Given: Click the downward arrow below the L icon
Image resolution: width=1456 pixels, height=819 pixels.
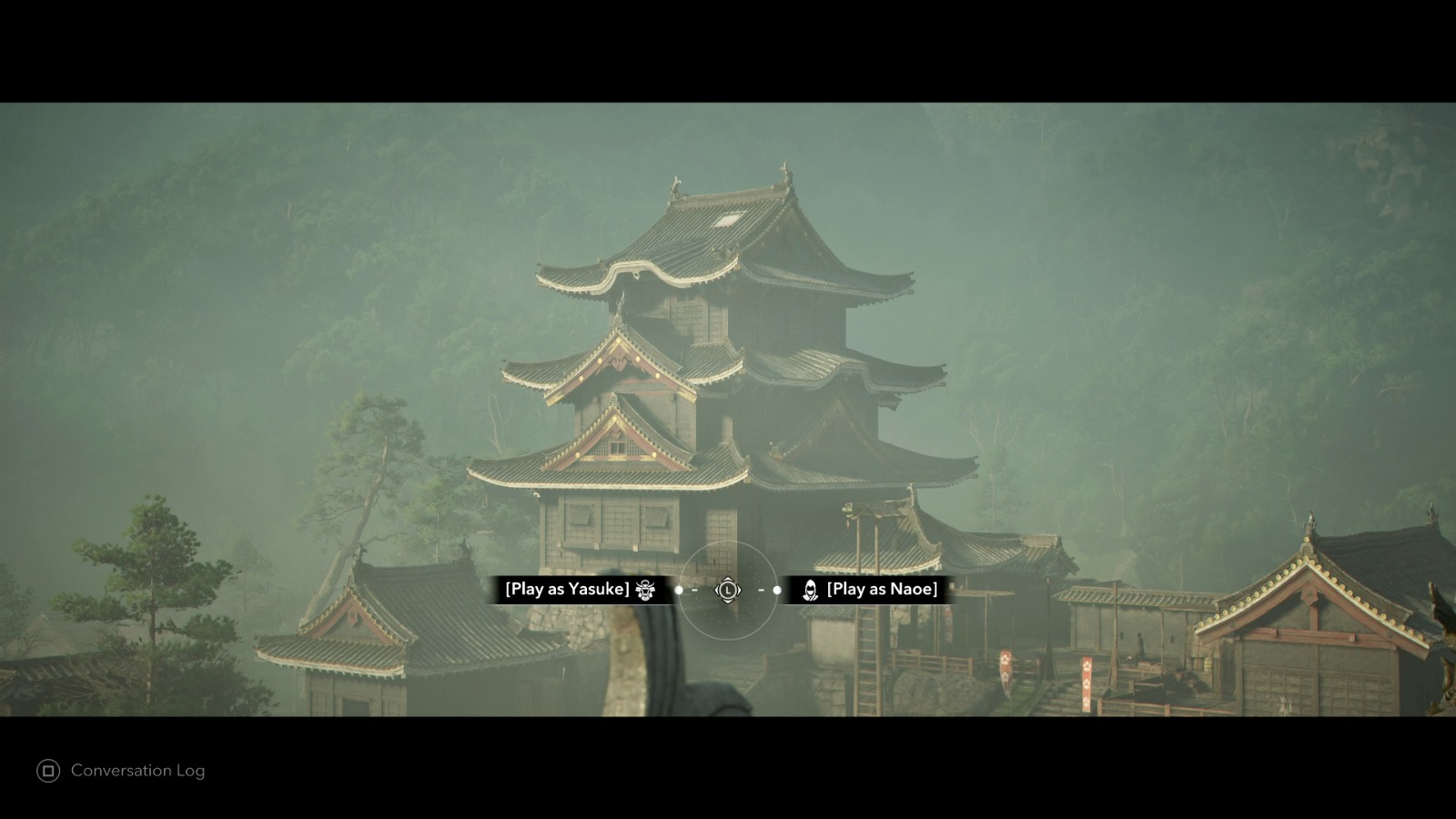Looking at the screenshot, I should 728,602.
